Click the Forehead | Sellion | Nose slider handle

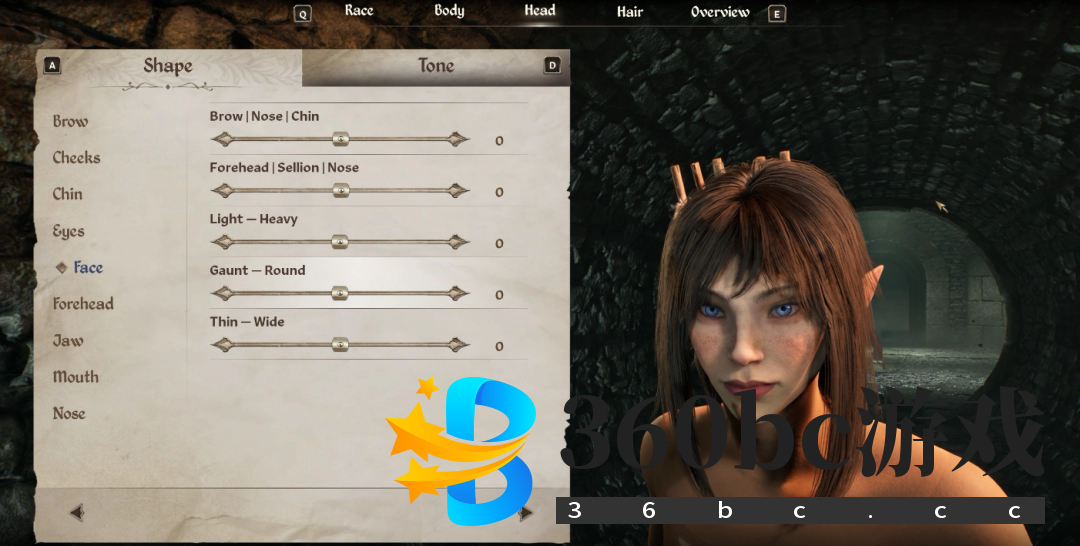pos(340,190)
